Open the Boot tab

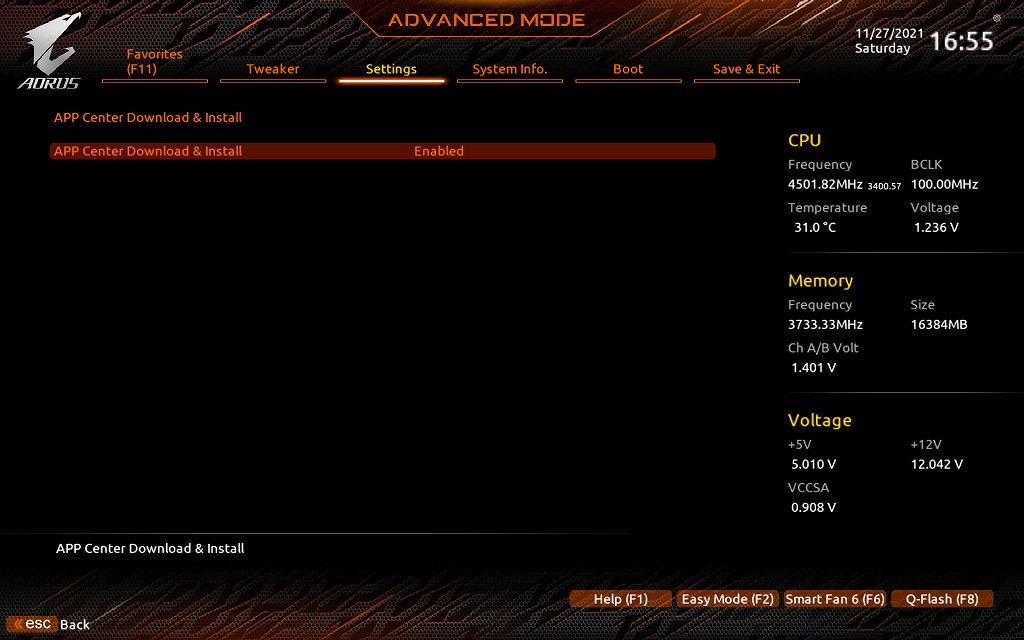(x=628, y=69)
